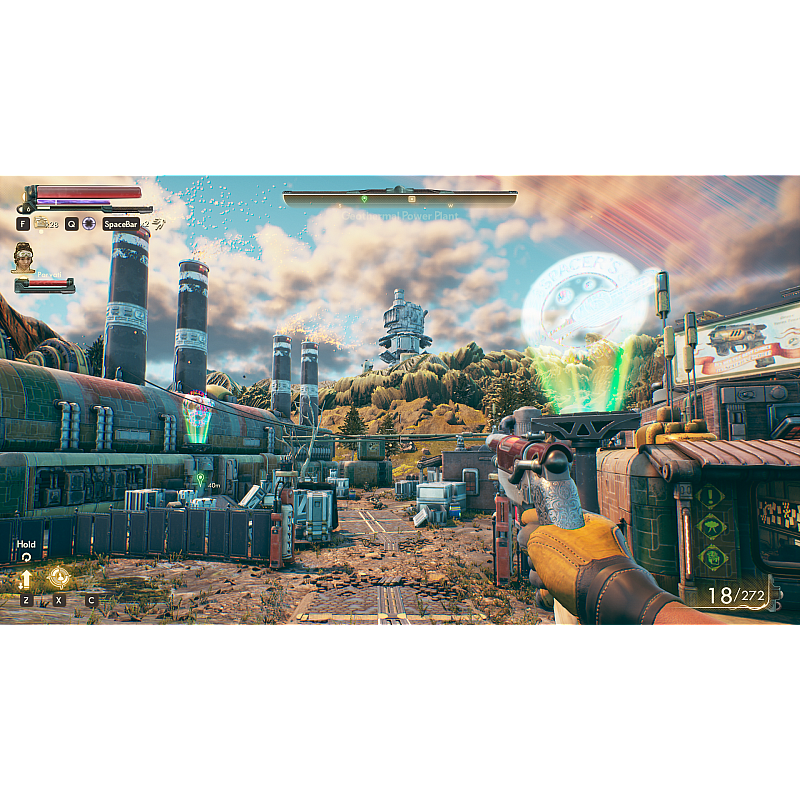800x800 pixels.
Task: Activate the companion attack target command
Action: tap(59, 577)
